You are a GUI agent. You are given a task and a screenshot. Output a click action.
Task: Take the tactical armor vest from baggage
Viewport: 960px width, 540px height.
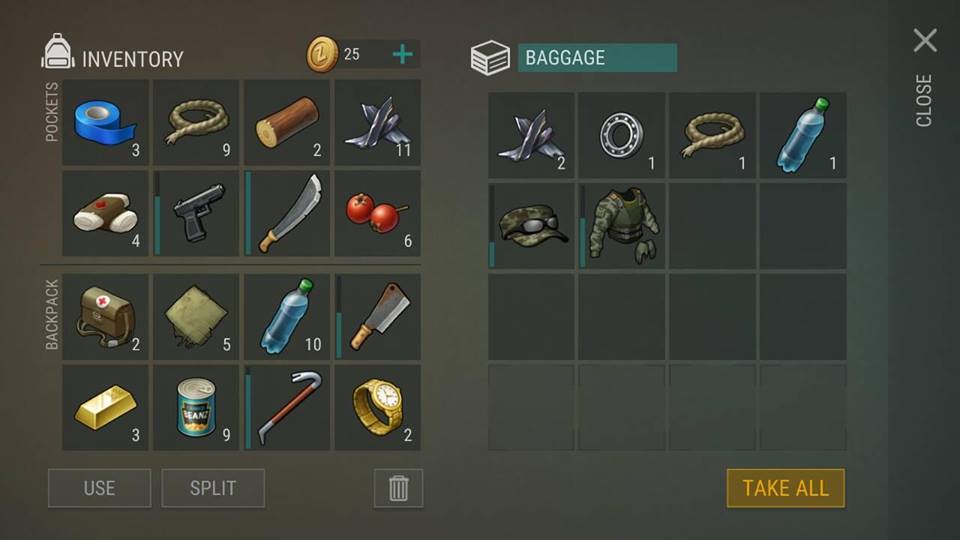(623, 225)
